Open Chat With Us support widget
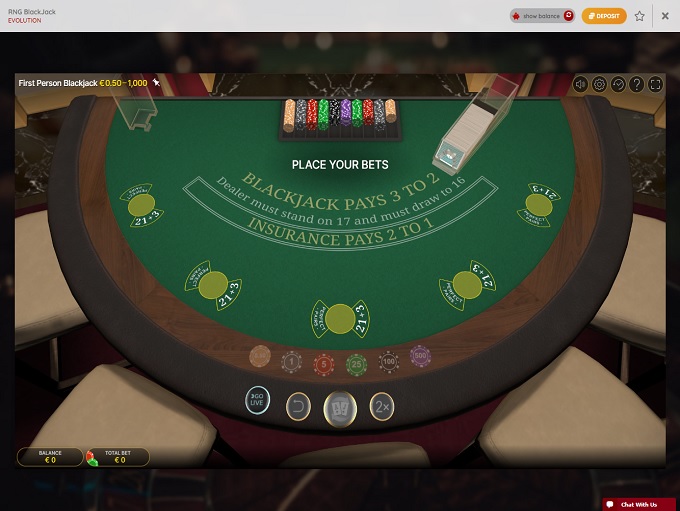This screenshot has height=511, width=680. pos(639,504)
